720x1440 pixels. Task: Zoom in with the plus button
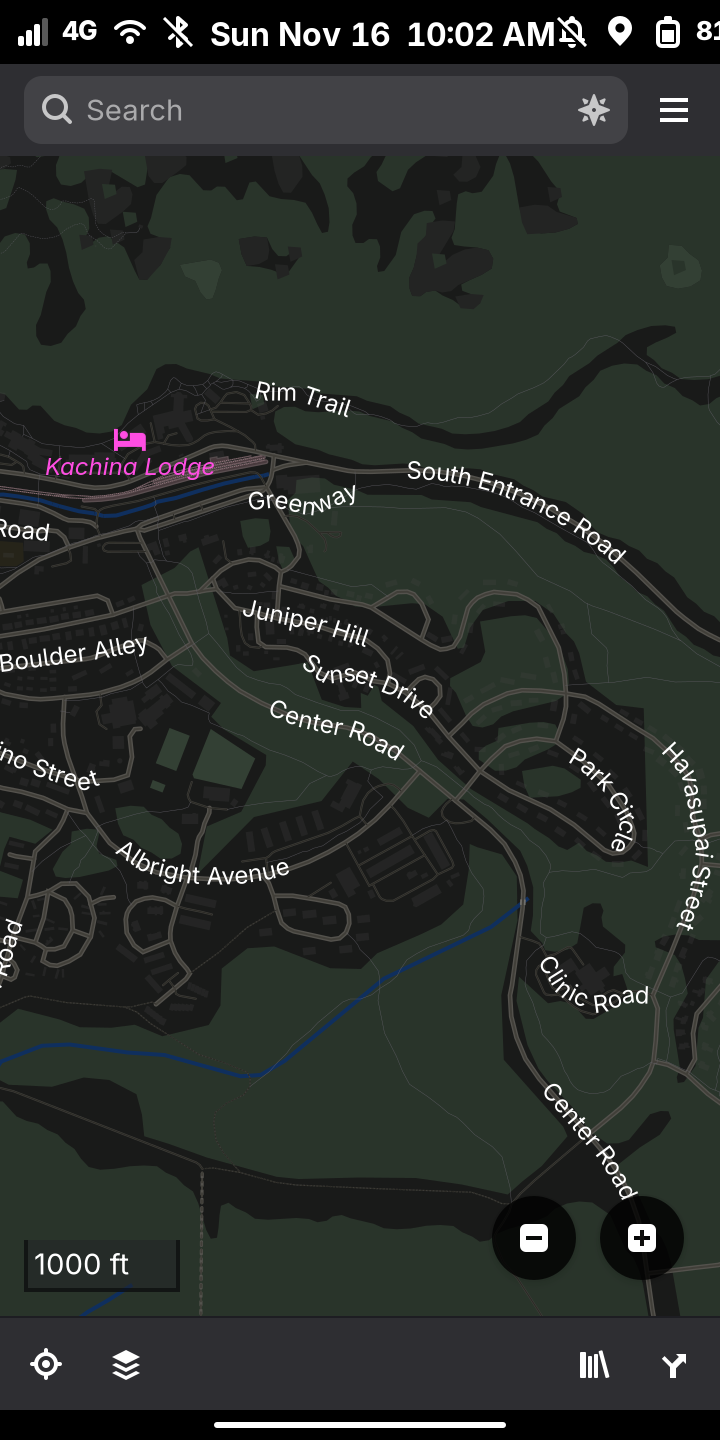coord(642,1238)
